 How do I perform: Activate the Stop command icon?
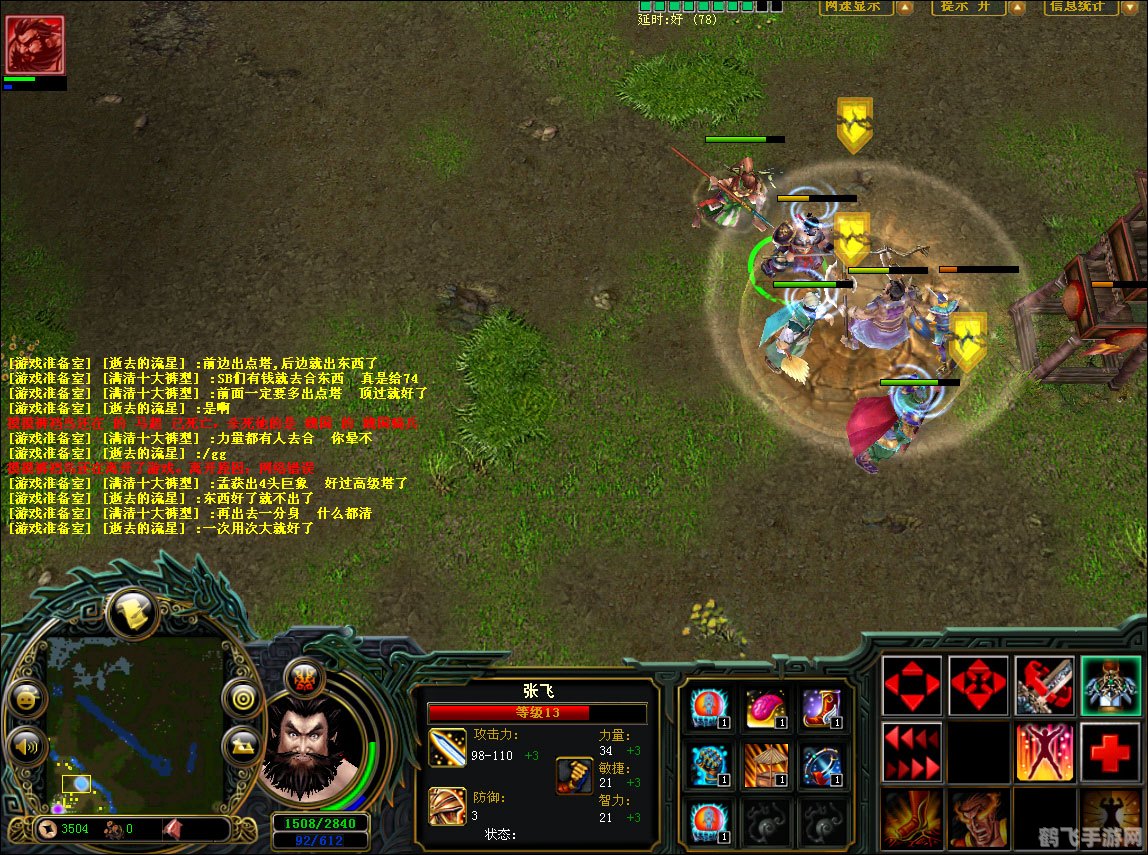(978, 686)
